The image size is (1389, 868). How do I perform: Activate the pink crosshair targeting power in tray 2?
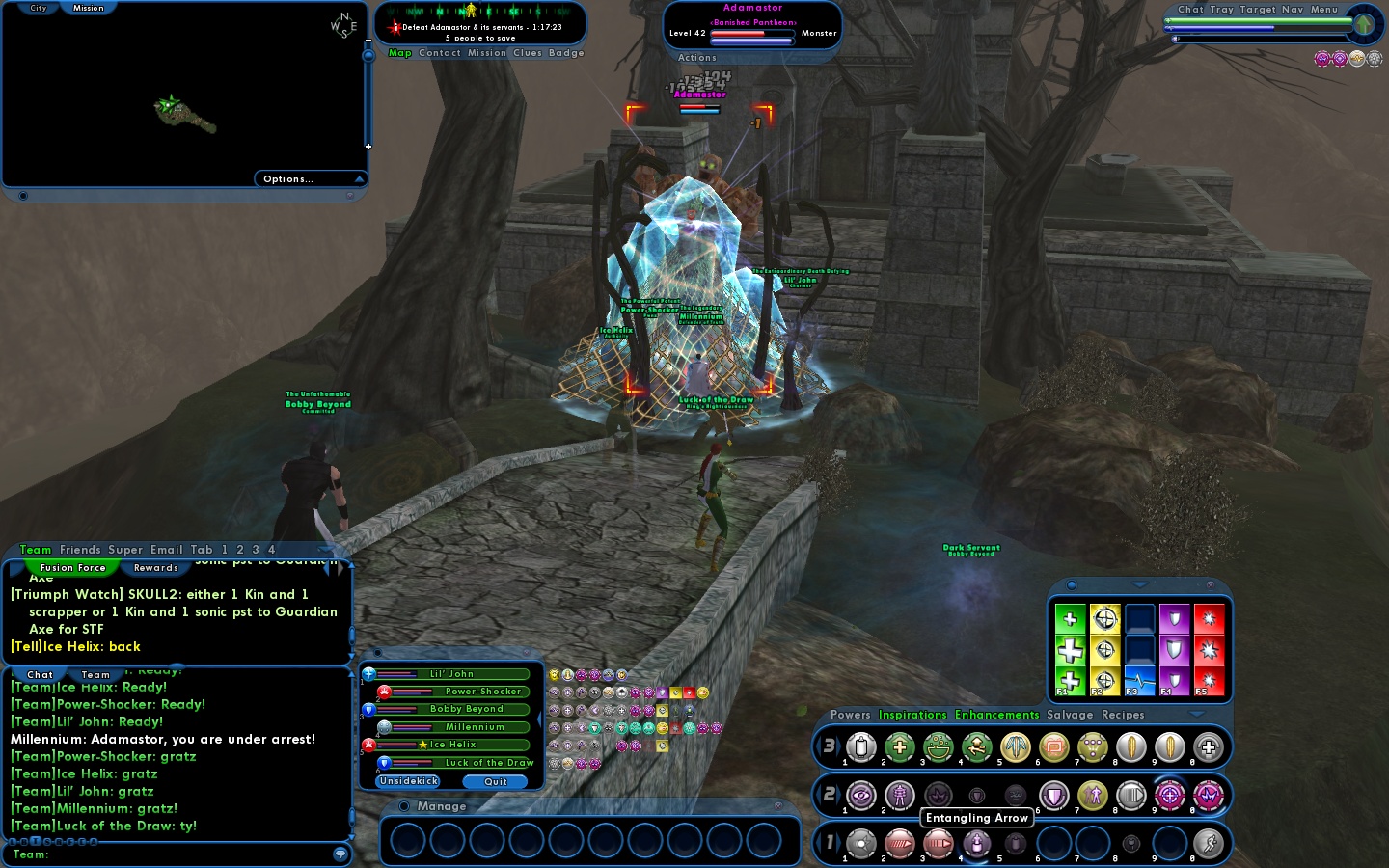(1169, 796)
